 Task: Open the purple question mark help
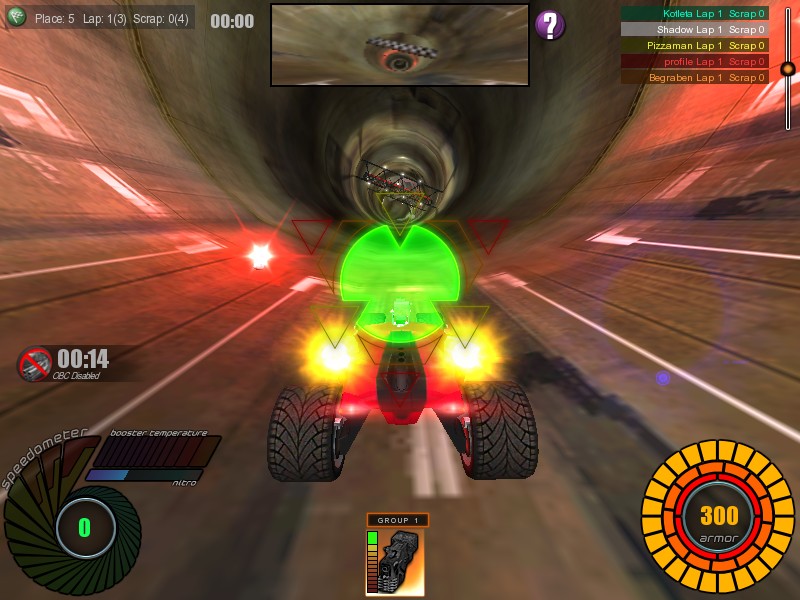tap(549, 25)
